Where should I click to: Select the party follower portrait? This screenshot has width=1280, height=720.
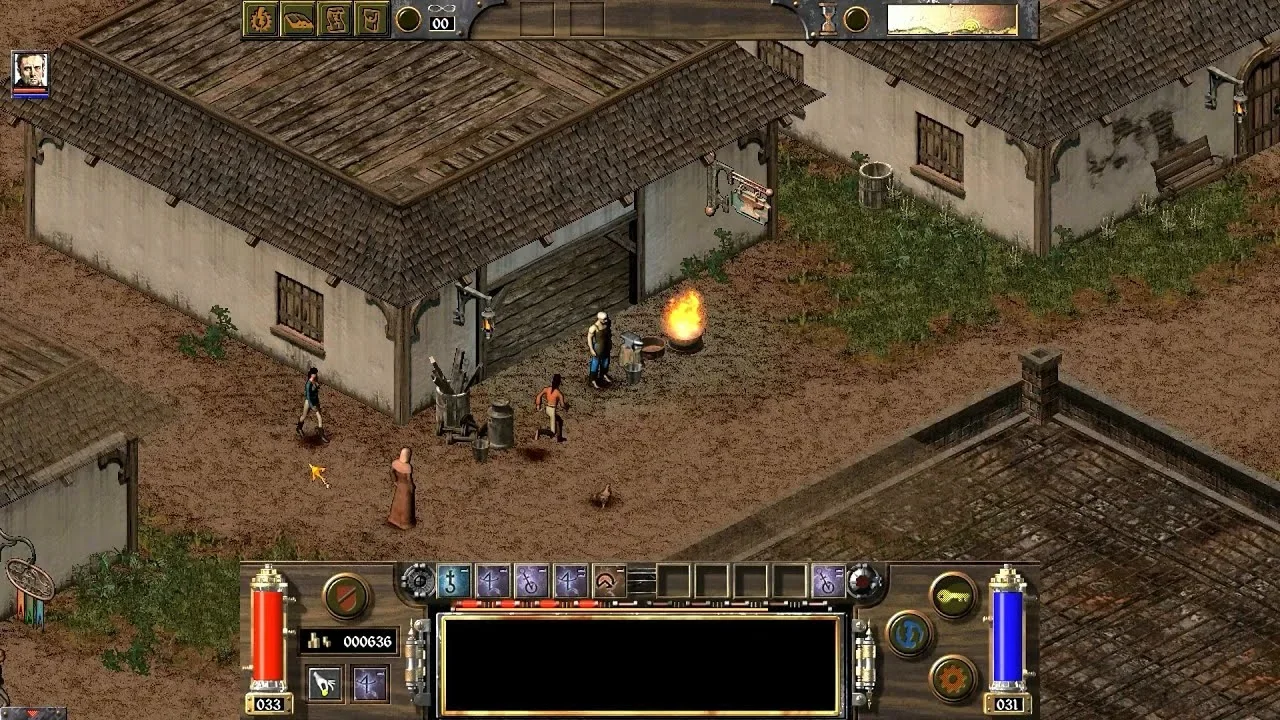[x=30, y=73]
